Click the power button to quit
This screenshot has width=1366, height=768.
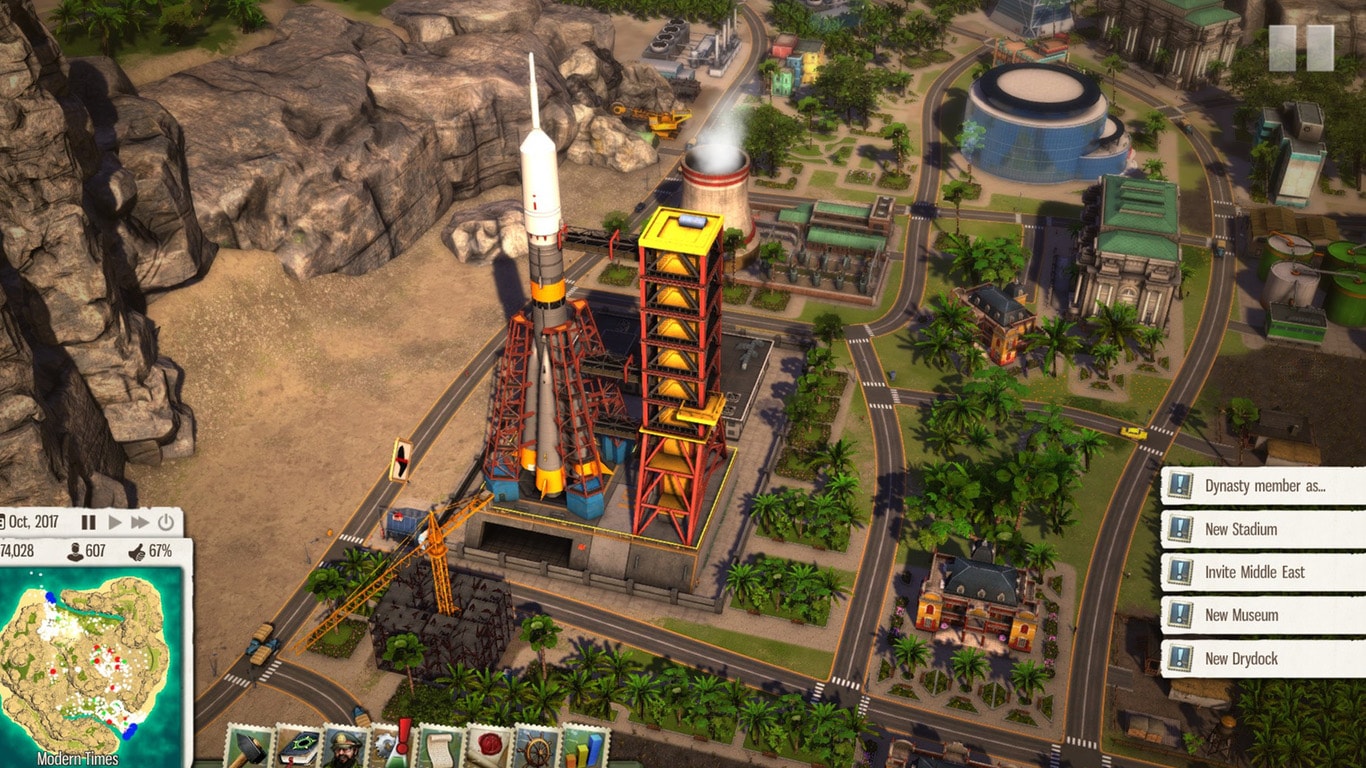click(x=166, y=522)
